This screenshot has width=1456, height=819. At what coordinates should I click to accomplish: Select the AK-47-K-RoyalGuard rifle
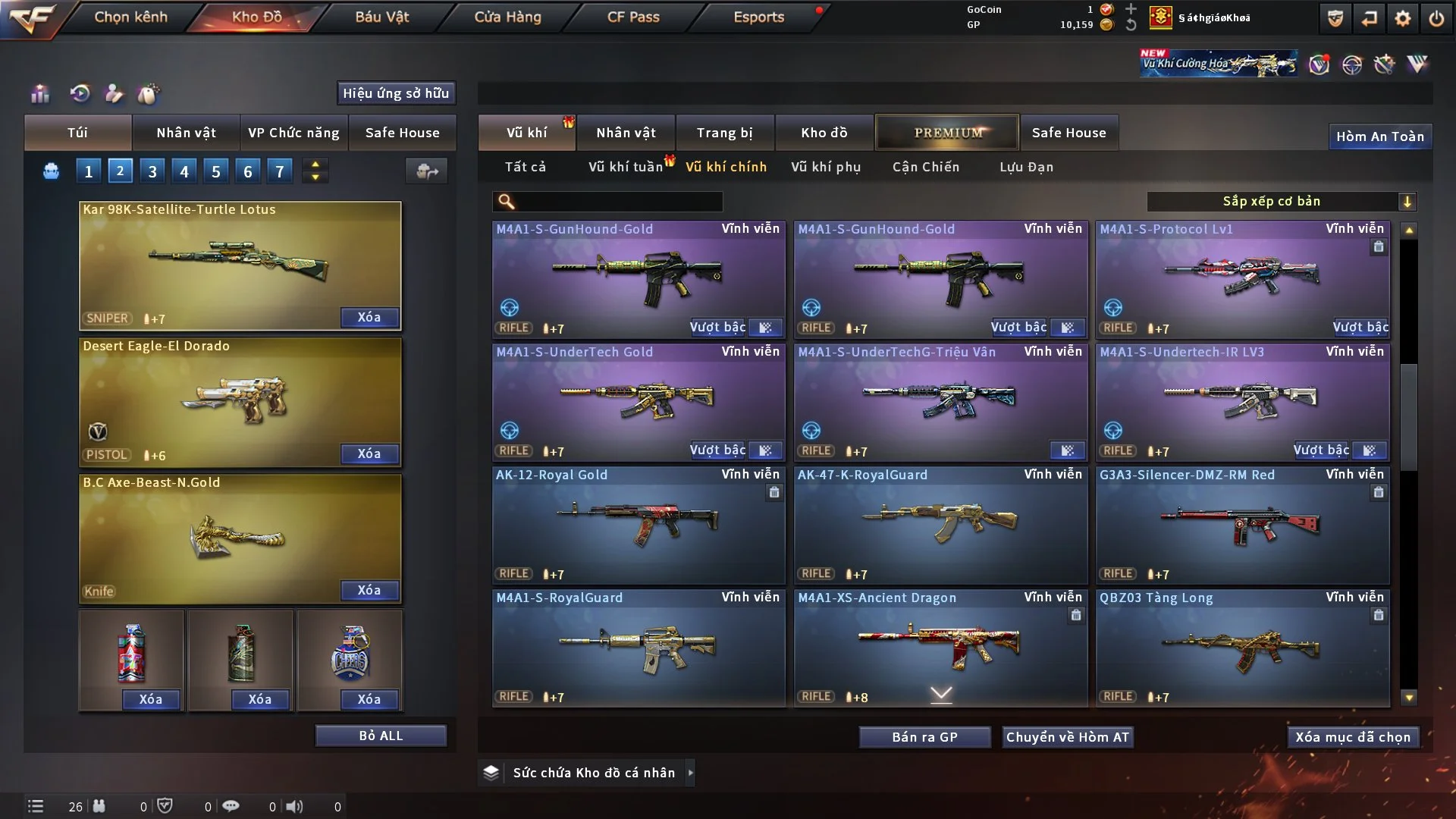point(940,525)
